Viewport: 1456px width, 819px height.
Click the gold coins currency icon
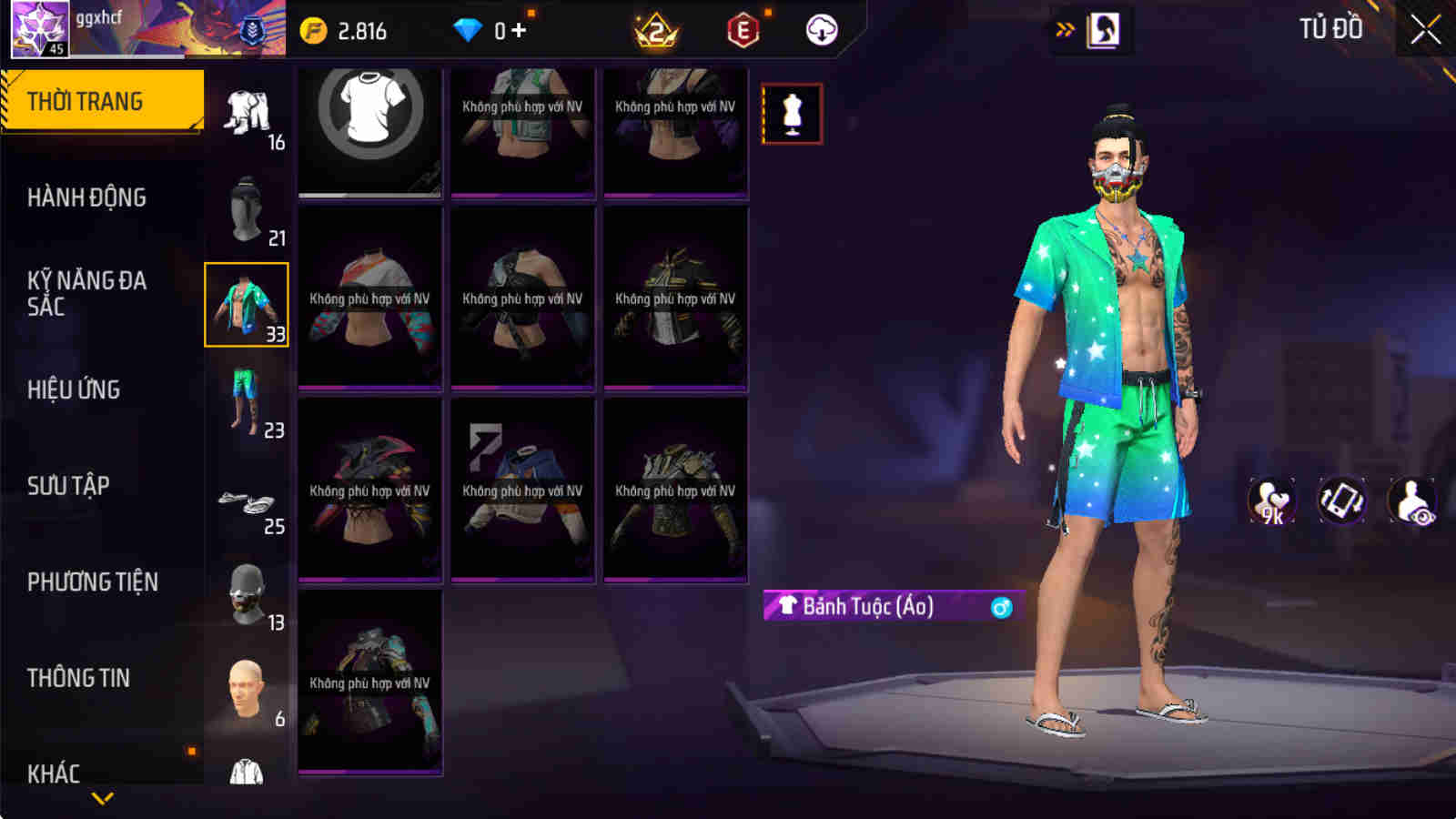[315, 28]
